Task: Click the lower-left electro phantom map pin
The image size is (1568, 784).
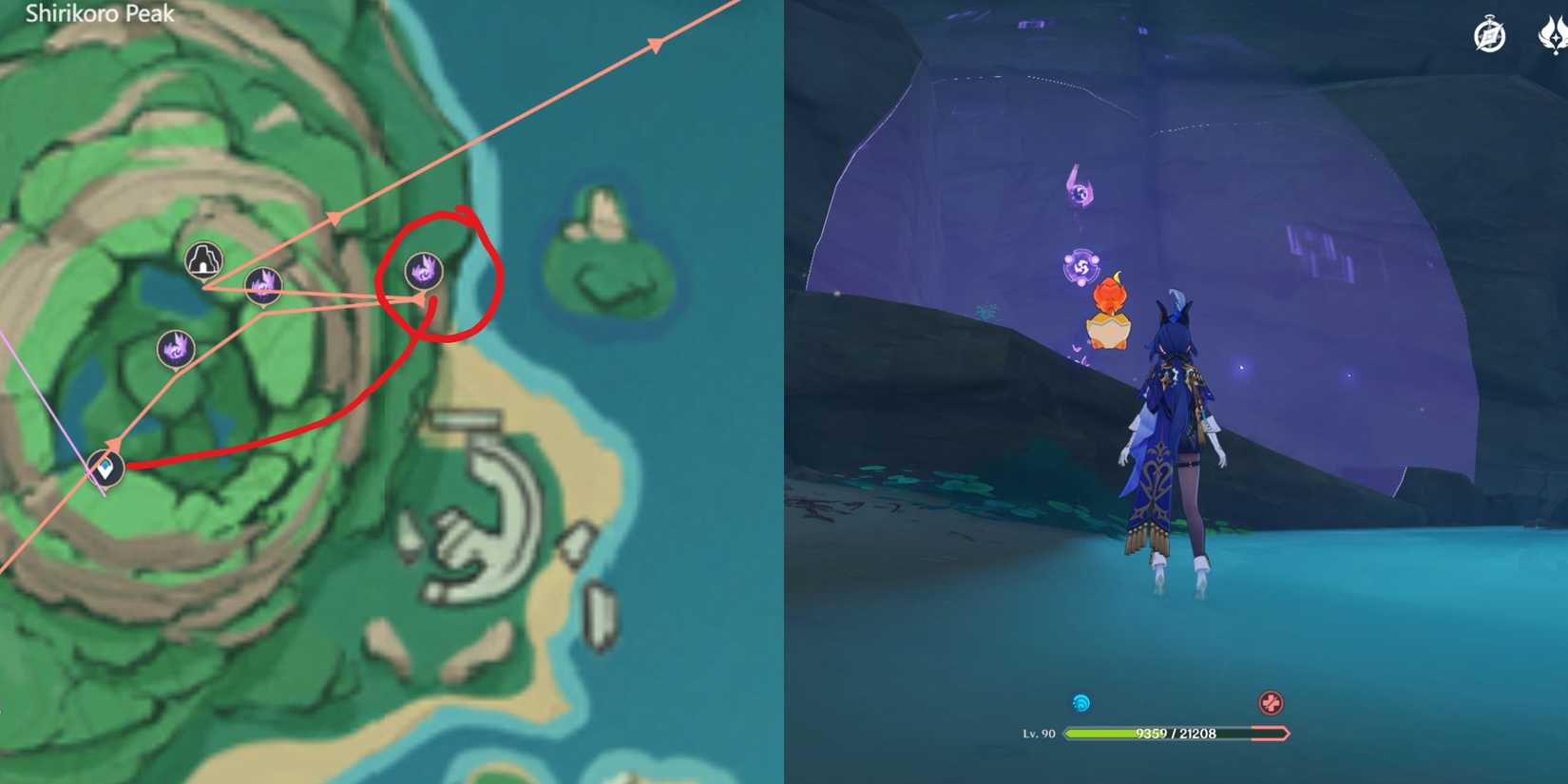Action: tap(176, 352)
